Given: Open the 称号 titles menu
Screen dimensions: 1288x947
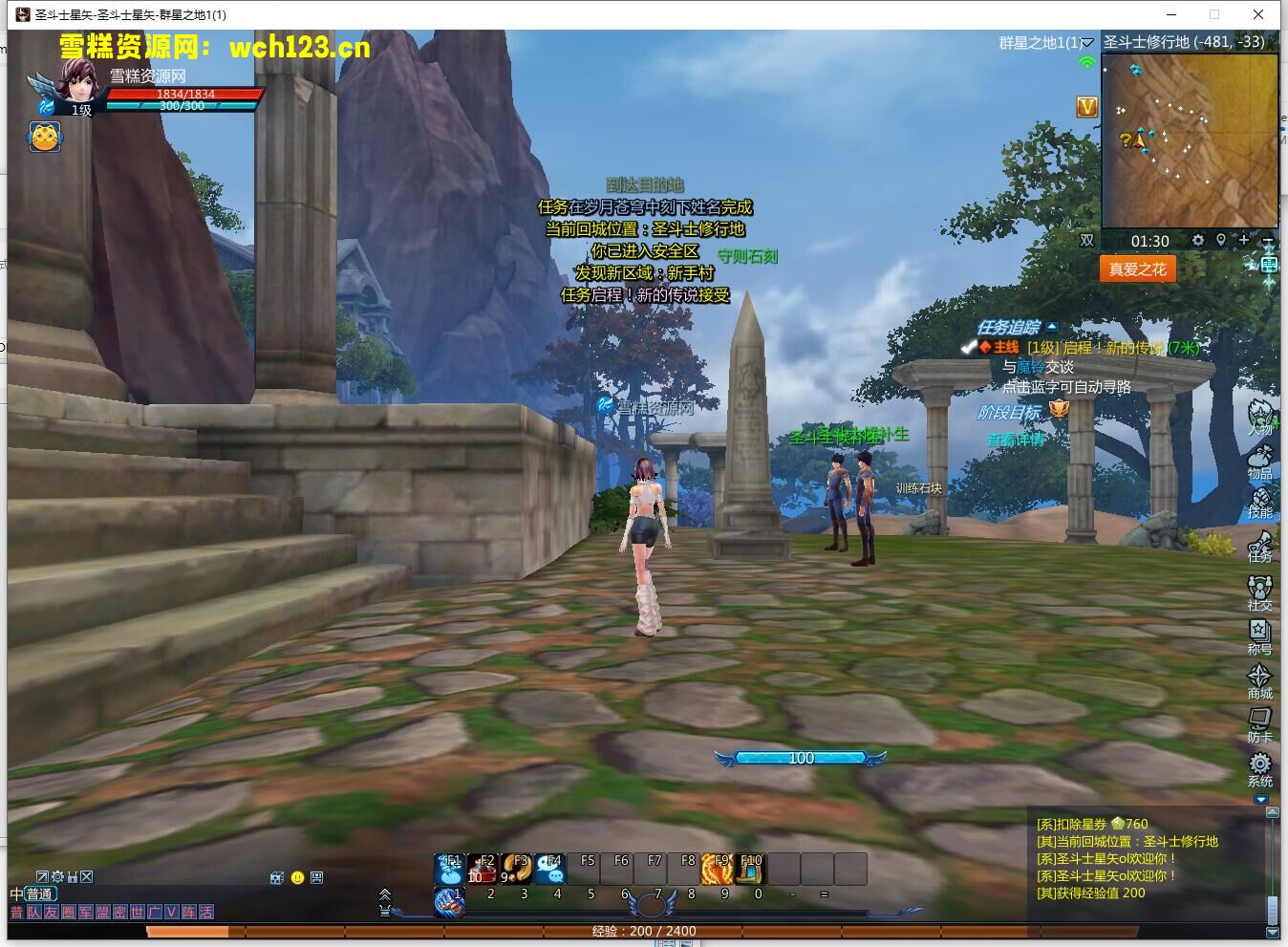Looking at the screenshot, I should [1260, 634].
